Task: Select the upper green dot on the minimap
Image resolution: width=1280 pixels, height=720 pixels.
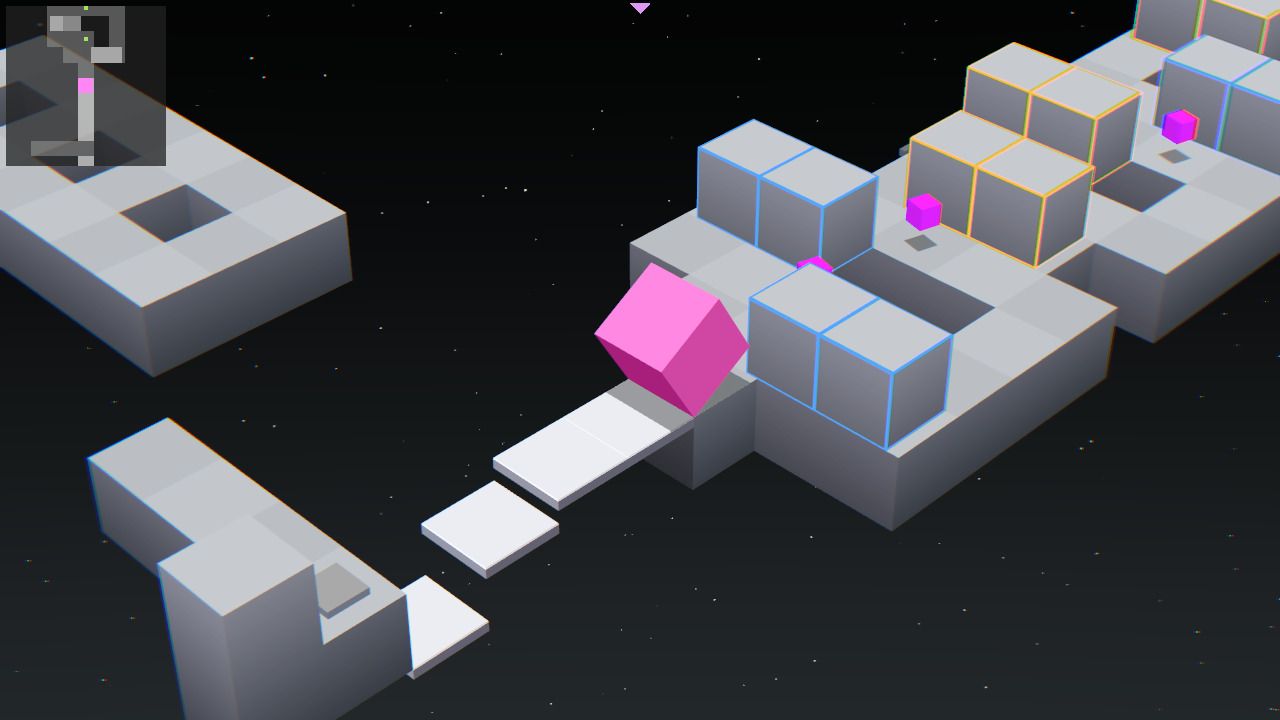Action: (85, 8)
